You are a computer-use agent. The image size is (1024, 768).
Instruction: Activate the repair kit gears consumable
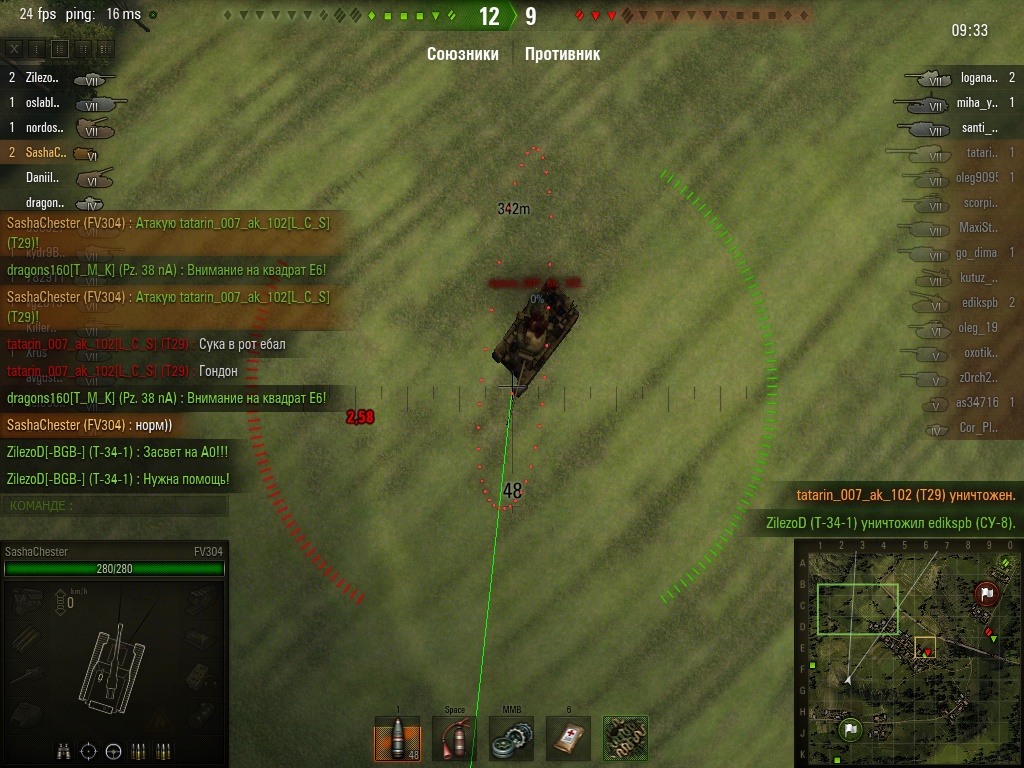click(511, 739)
